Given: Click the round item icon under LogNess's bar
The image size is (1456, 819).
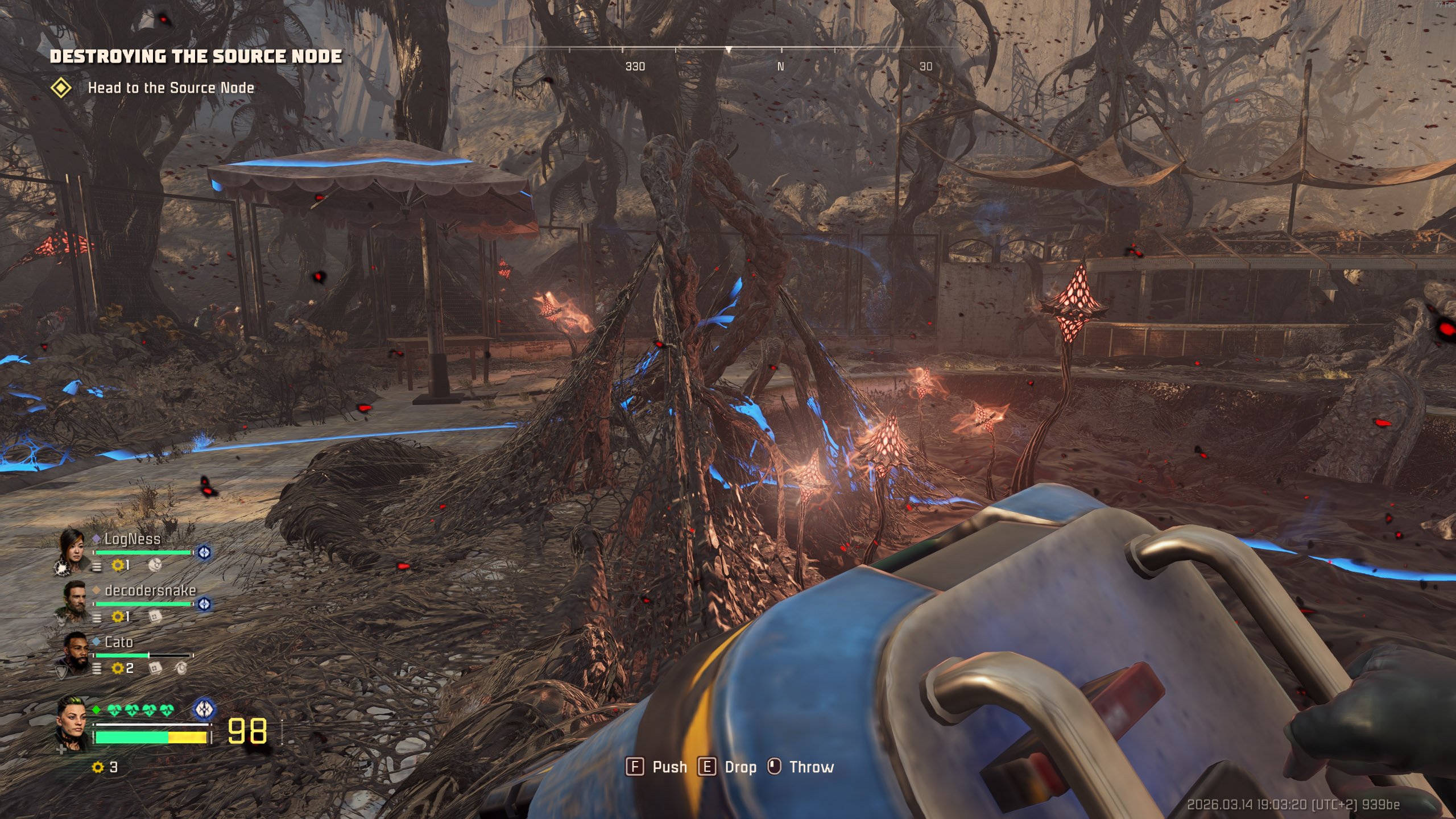Looking at the screenshot, I should click(155, 565).
